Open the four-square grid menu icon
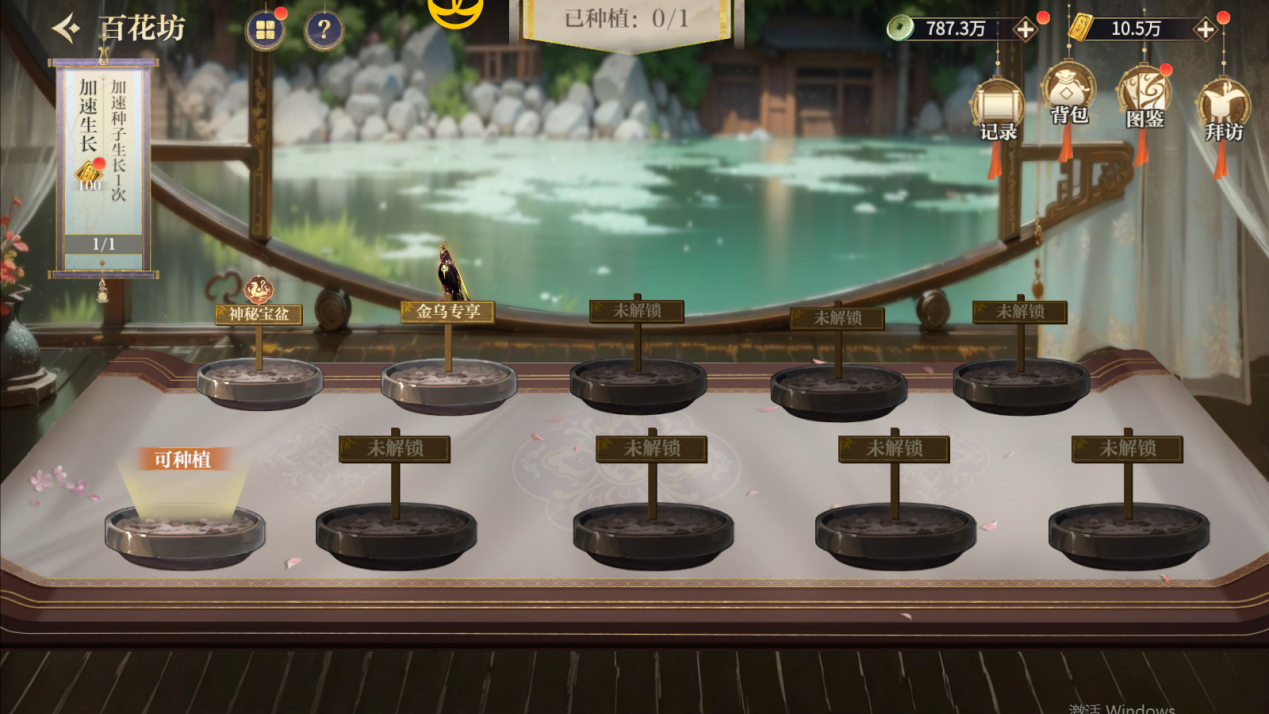Image resolution: width=1269 pixels, height=714 pixels. (265, 31)
